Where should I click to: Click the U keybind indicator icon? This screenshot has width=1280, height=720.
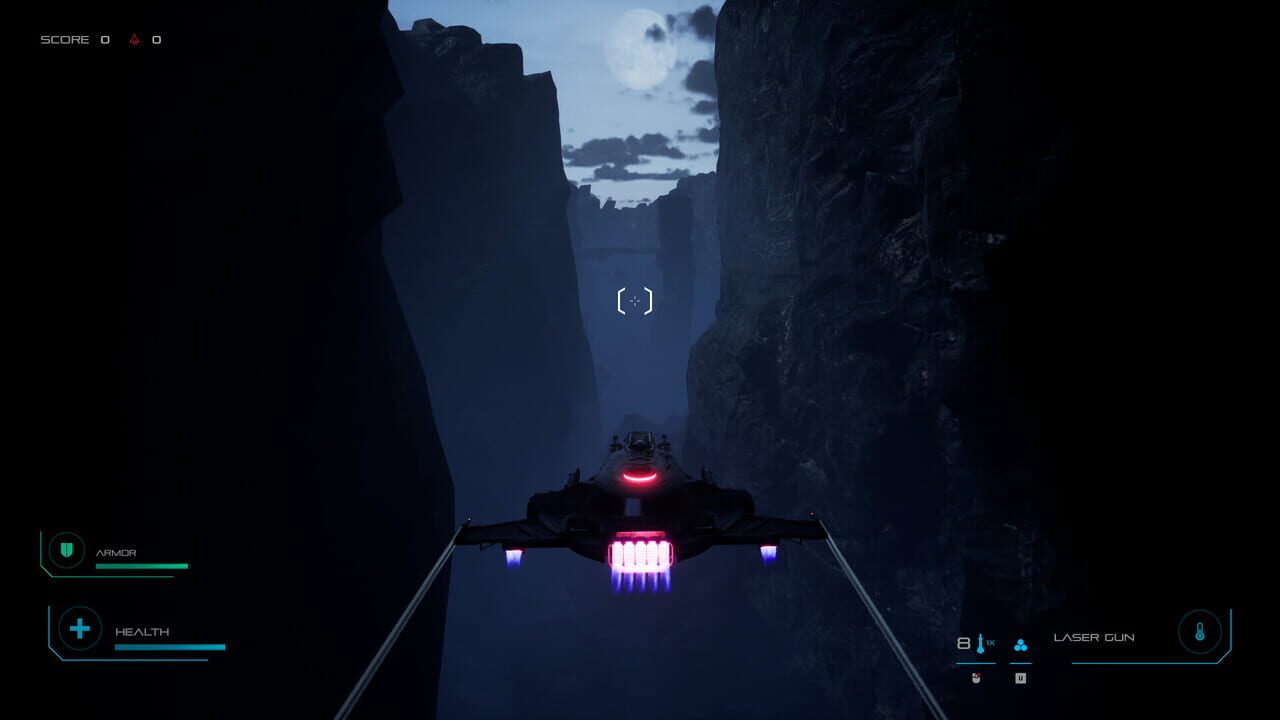[1021, 677]
